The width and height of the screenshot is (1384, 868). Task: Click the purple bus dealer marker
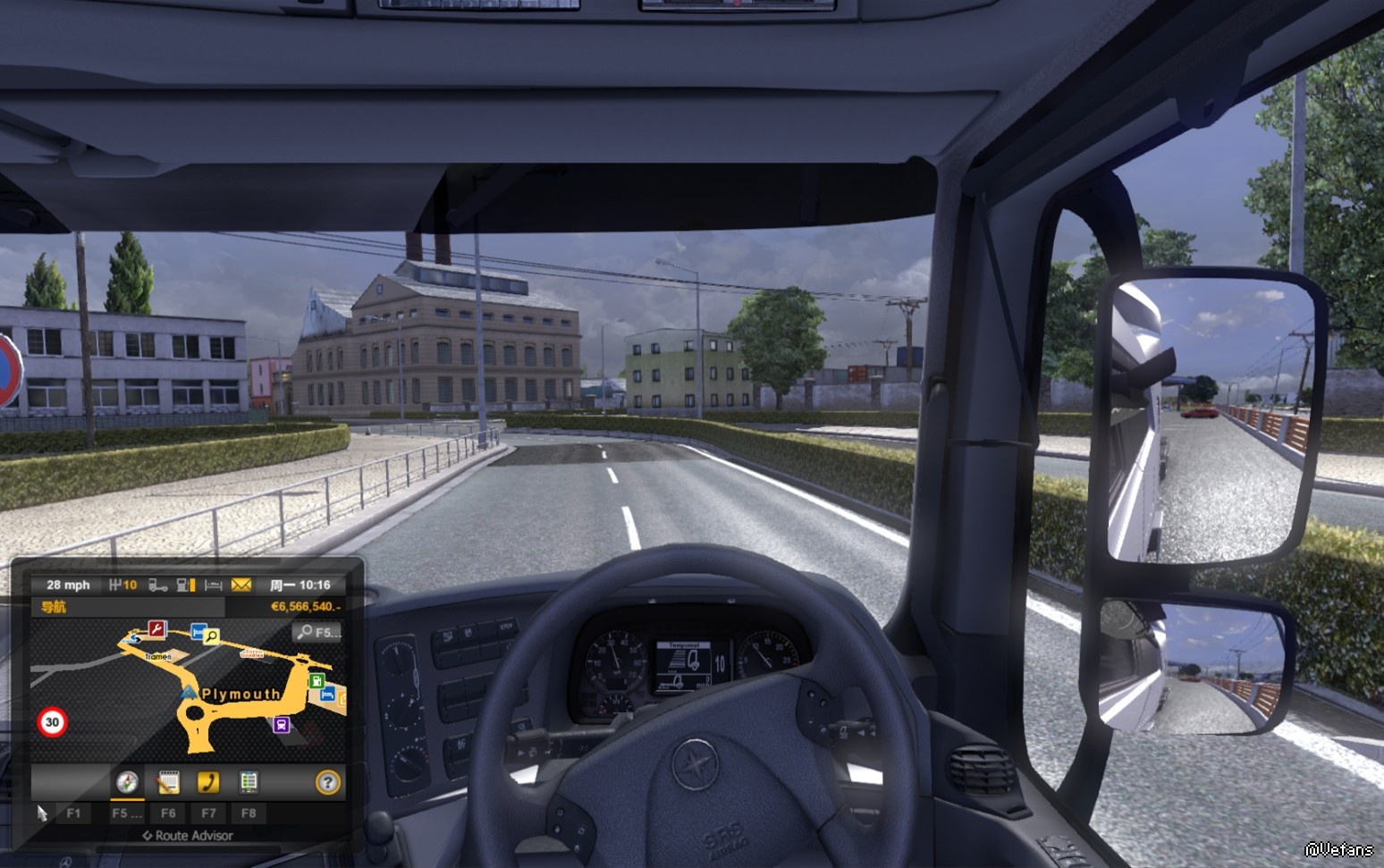pyautogui.click(x=281, y=724)
